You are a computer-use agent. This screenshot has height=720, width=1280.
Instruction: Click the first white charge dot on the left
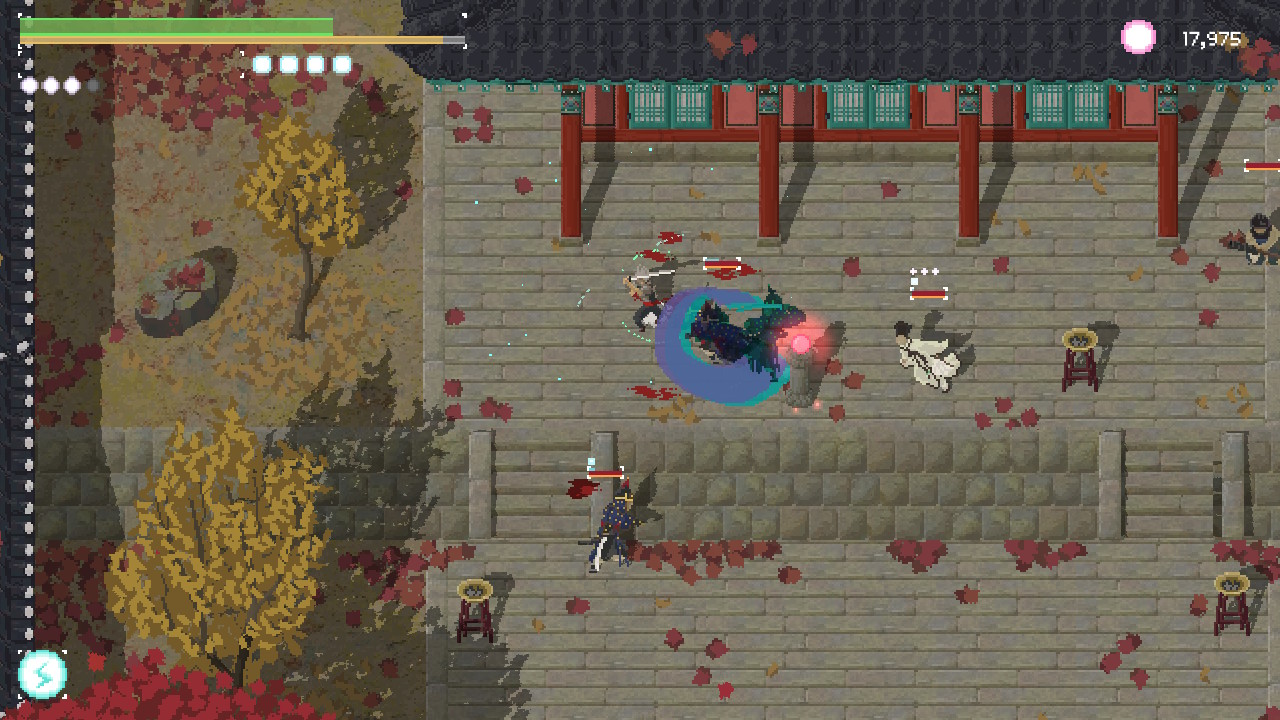29,85
